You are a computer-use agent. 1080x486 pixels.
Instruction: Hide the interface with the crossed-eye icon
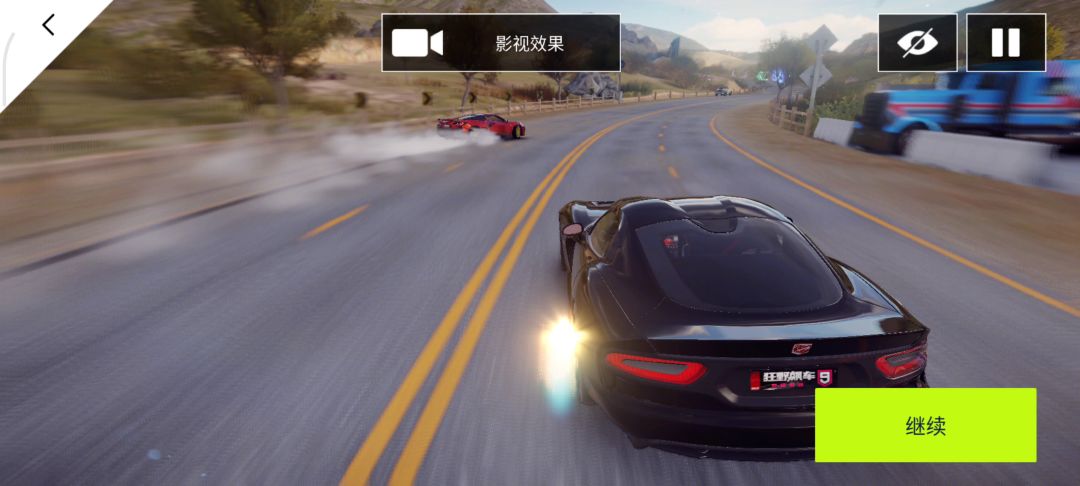(917, 43)
